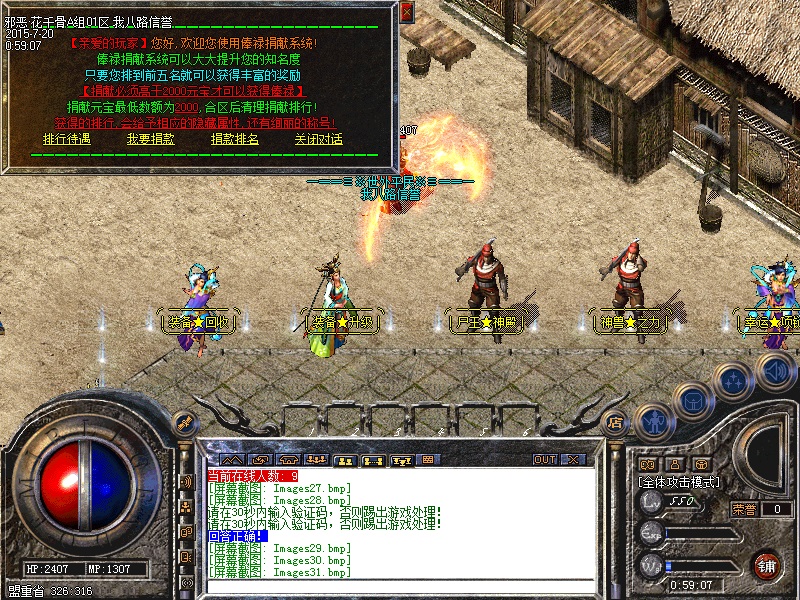Click the red 铺 stall button

point(767,565)
